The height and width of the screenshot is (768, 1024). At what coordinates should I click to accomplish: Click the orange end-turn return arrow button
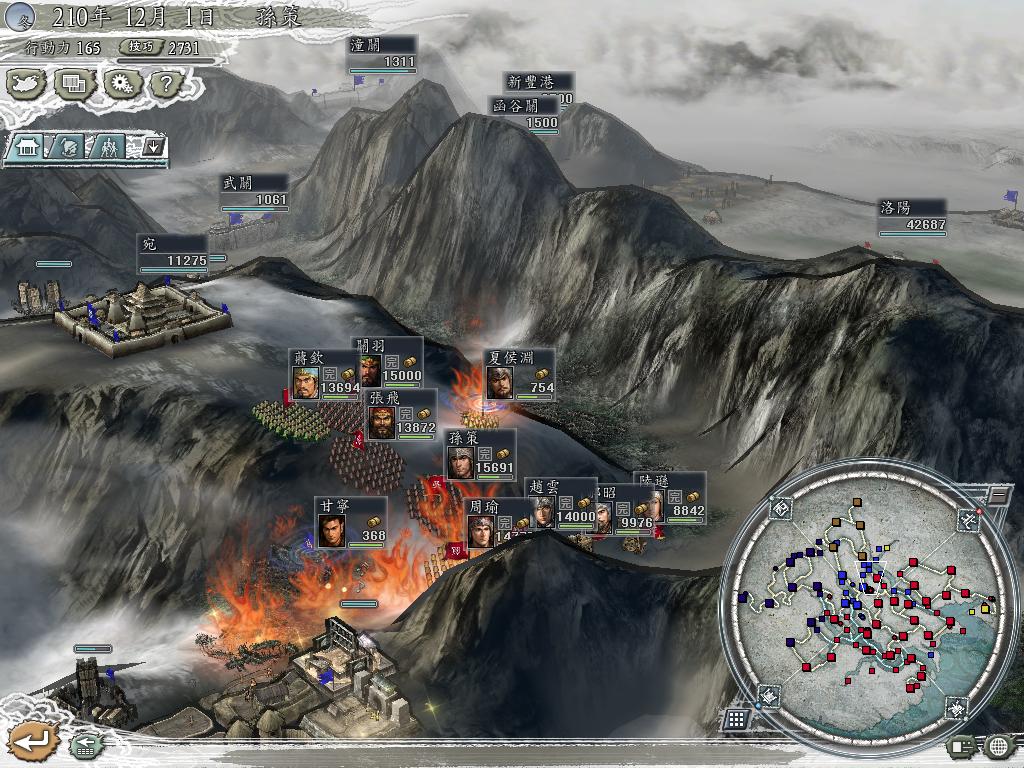[x=31, y=741]
